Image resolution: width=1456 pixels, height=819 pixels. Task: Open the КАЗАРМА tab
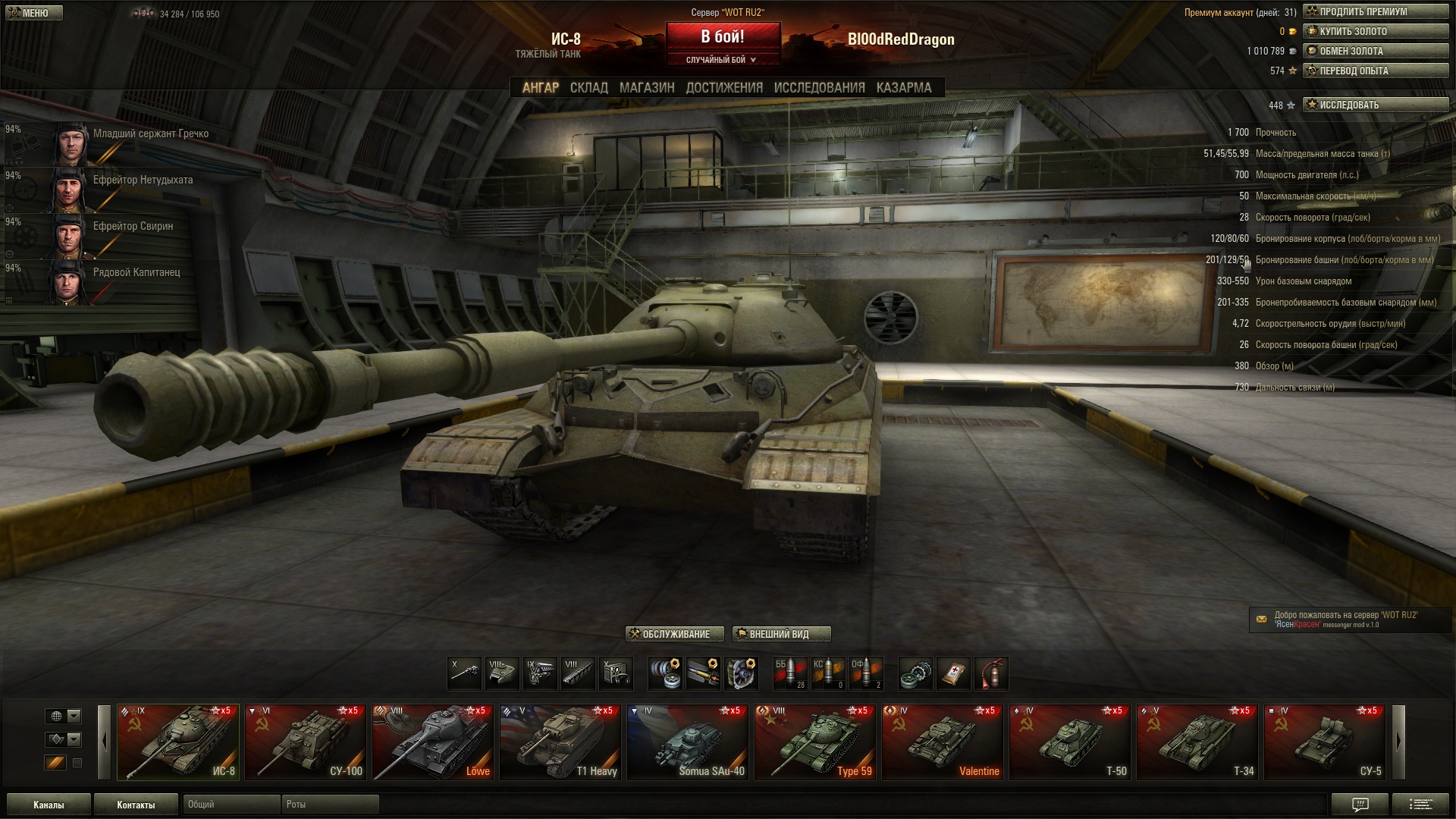point(904,88)
